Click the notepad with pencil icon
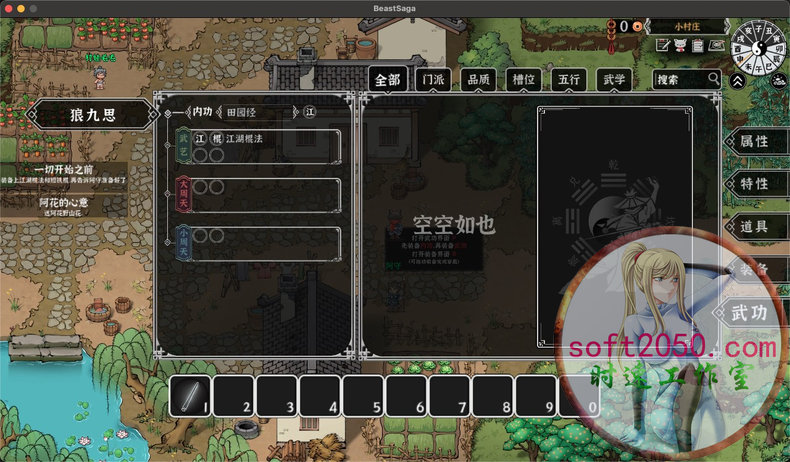The width and height of the screenshot is (790, 462). 663,46
